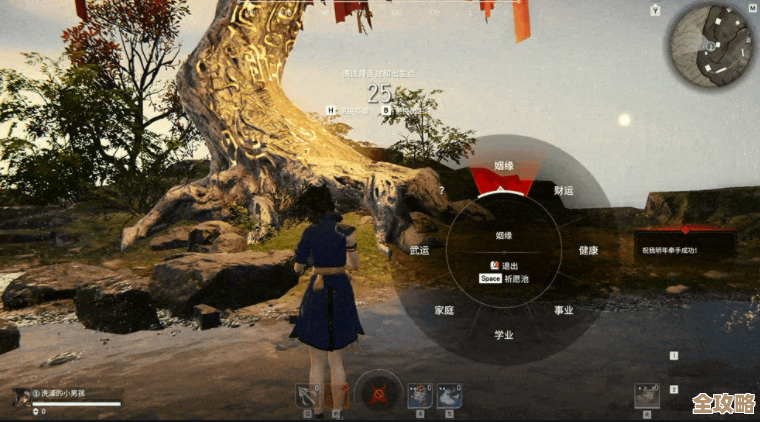760x422 pixels.
Task: Pick the 家庭 wish option
Action: (x=444, y=310)
